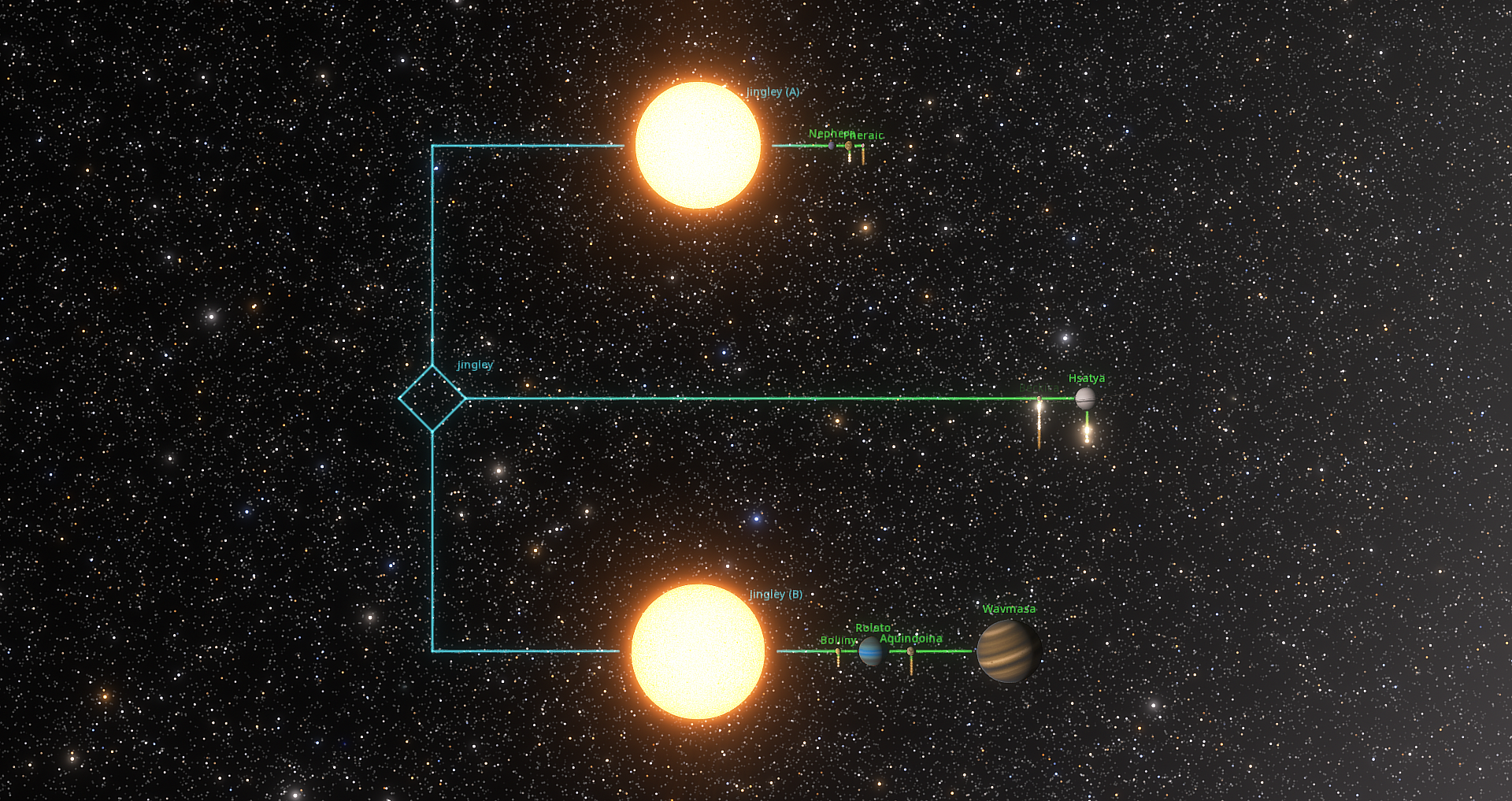Pick the blue planet Rolato
Image resolution: width=1512 pixels, height=801 pixels.
pyautogui.click(x=871, y=651)
